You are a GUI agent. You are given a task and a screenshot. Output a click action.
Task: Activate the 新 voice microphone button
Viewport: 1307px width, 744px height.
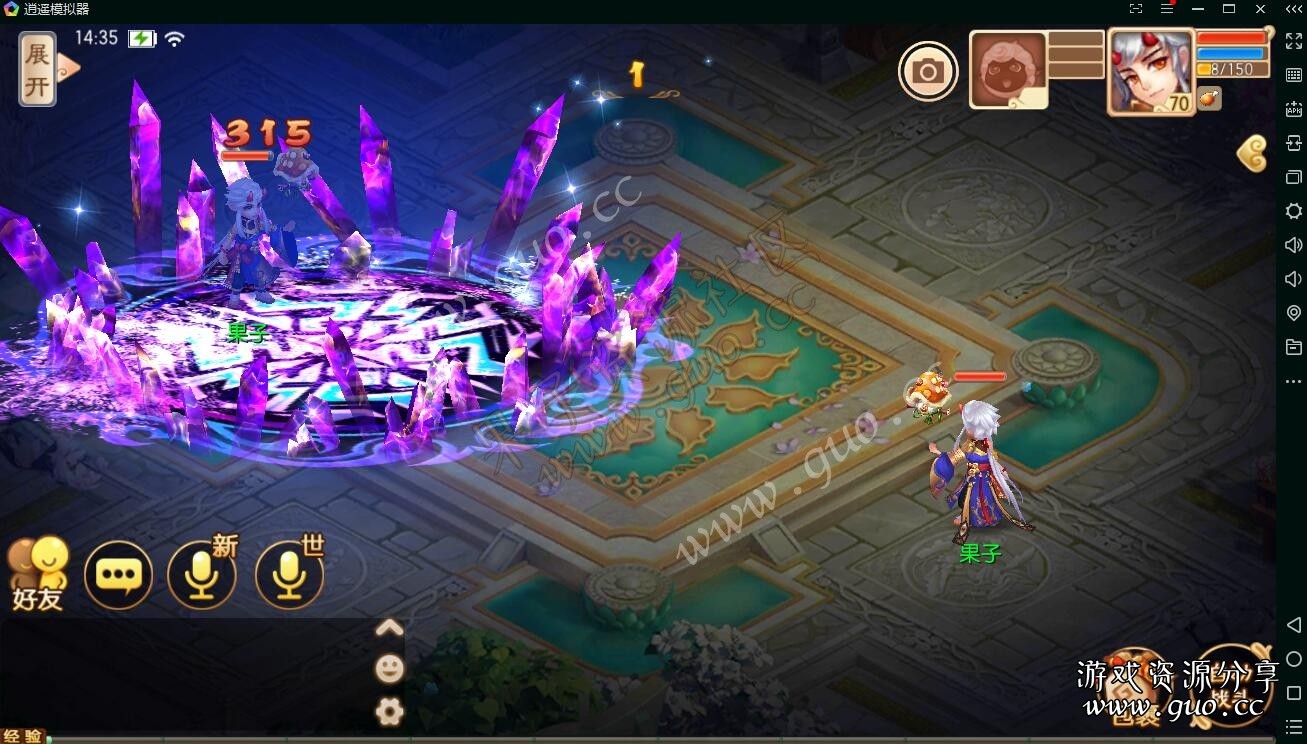202,575
